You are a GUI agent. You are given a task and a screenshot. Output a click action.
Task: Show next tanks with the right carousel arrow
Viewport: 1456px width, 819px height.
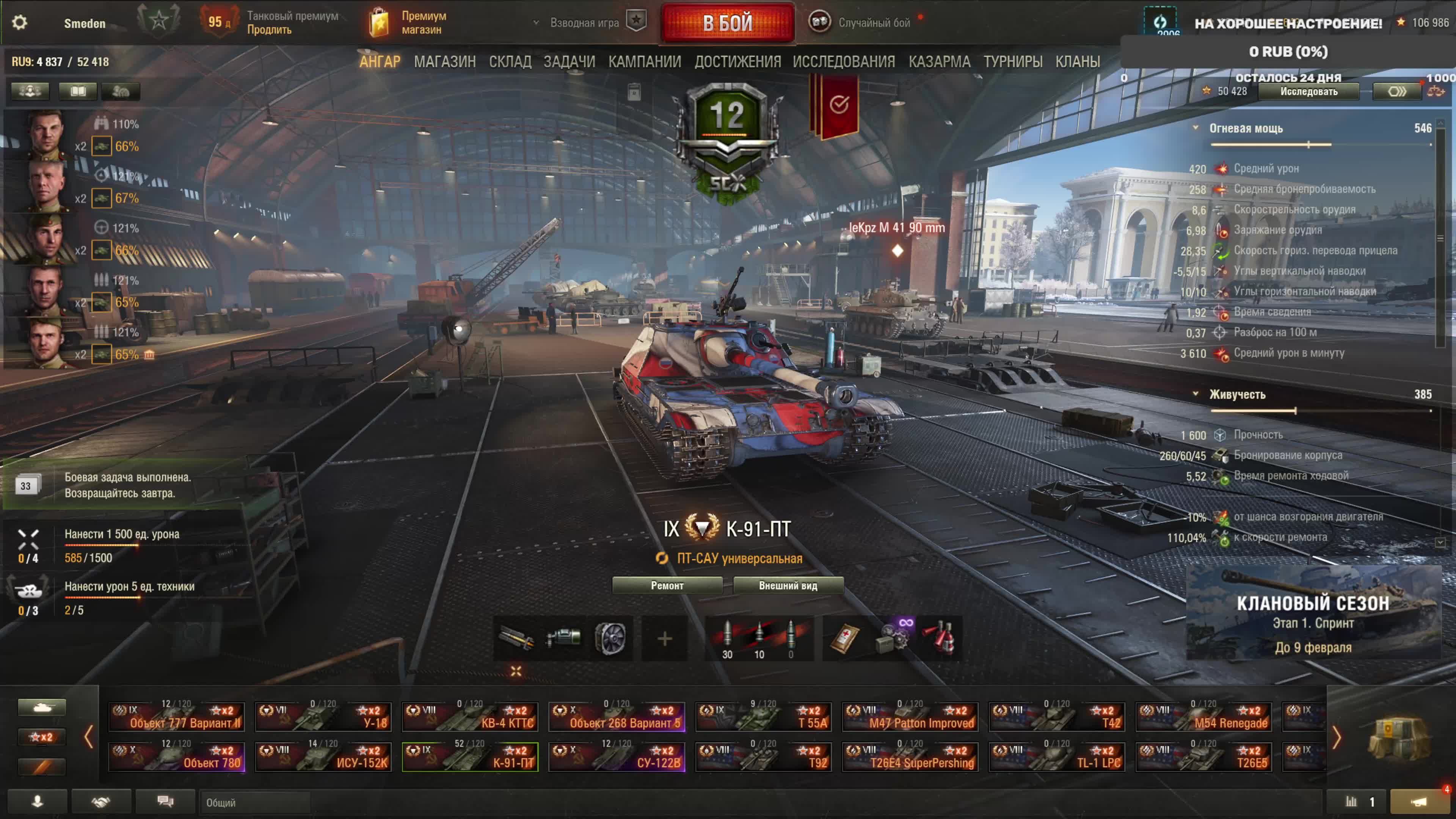(x=1336, y=737)
